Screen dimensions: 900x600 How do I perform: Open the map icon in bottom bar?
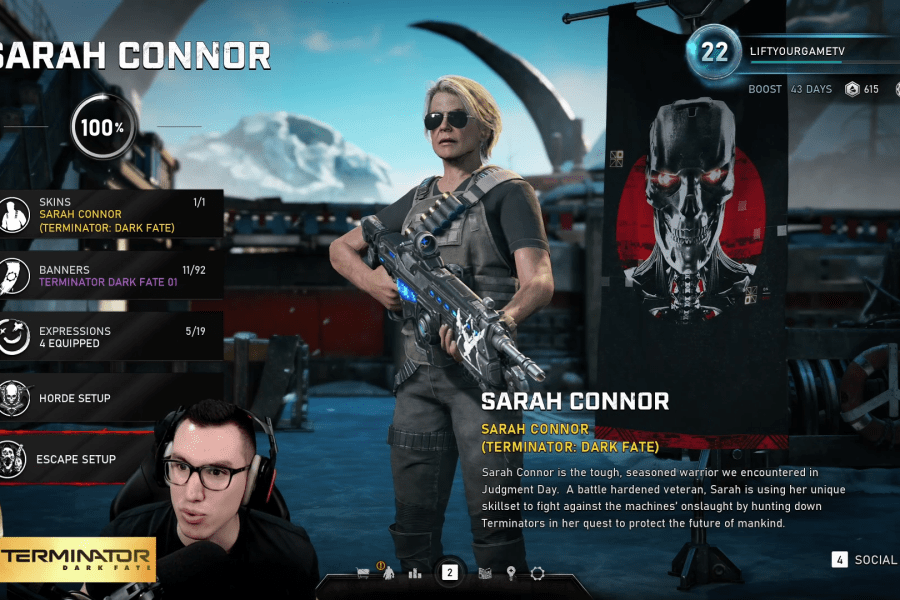click(x=485, y=573)
